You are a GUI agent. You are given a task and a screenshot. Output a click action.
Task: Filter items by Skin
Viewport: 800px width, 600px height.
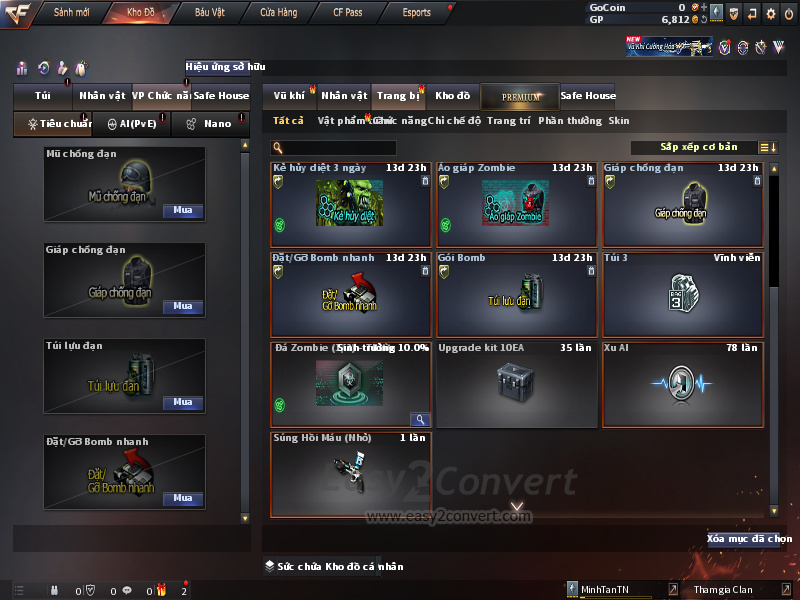619,121
